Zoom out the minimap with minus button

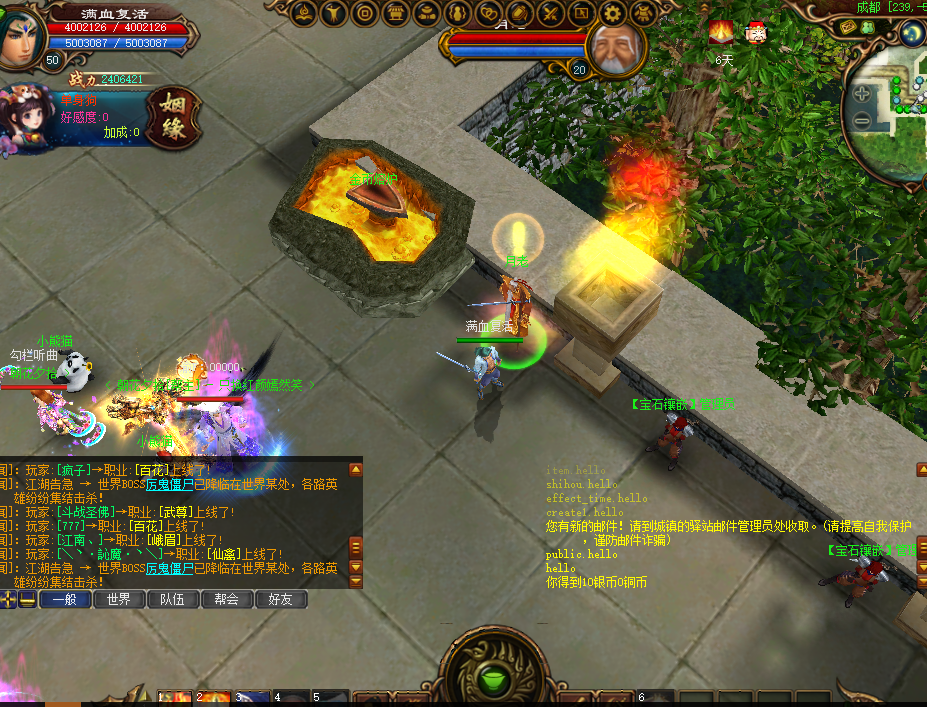click(x=862, y=121)
